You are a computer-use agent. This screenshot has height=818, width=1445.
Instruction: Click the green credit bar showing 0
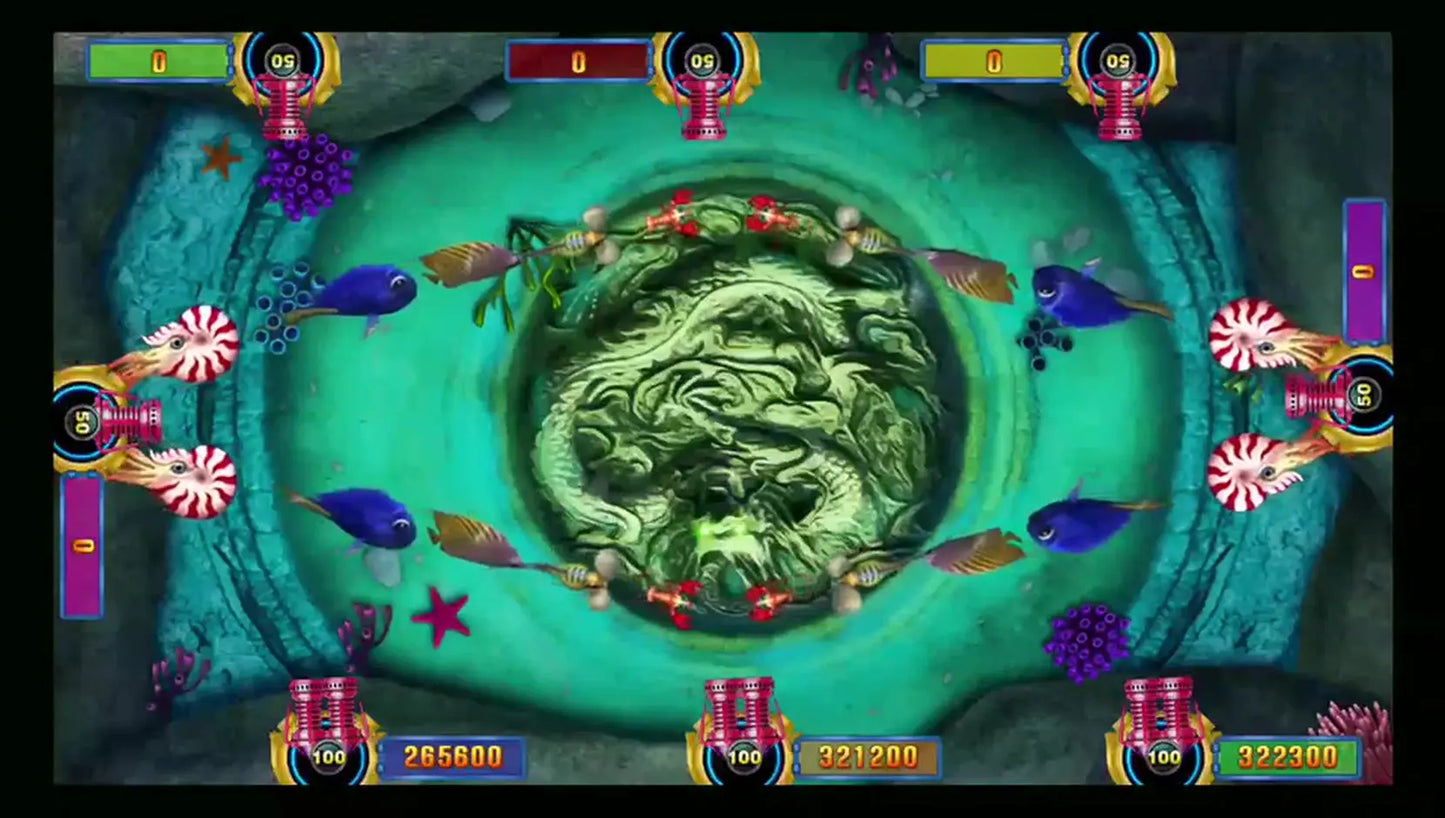(155, 60)
